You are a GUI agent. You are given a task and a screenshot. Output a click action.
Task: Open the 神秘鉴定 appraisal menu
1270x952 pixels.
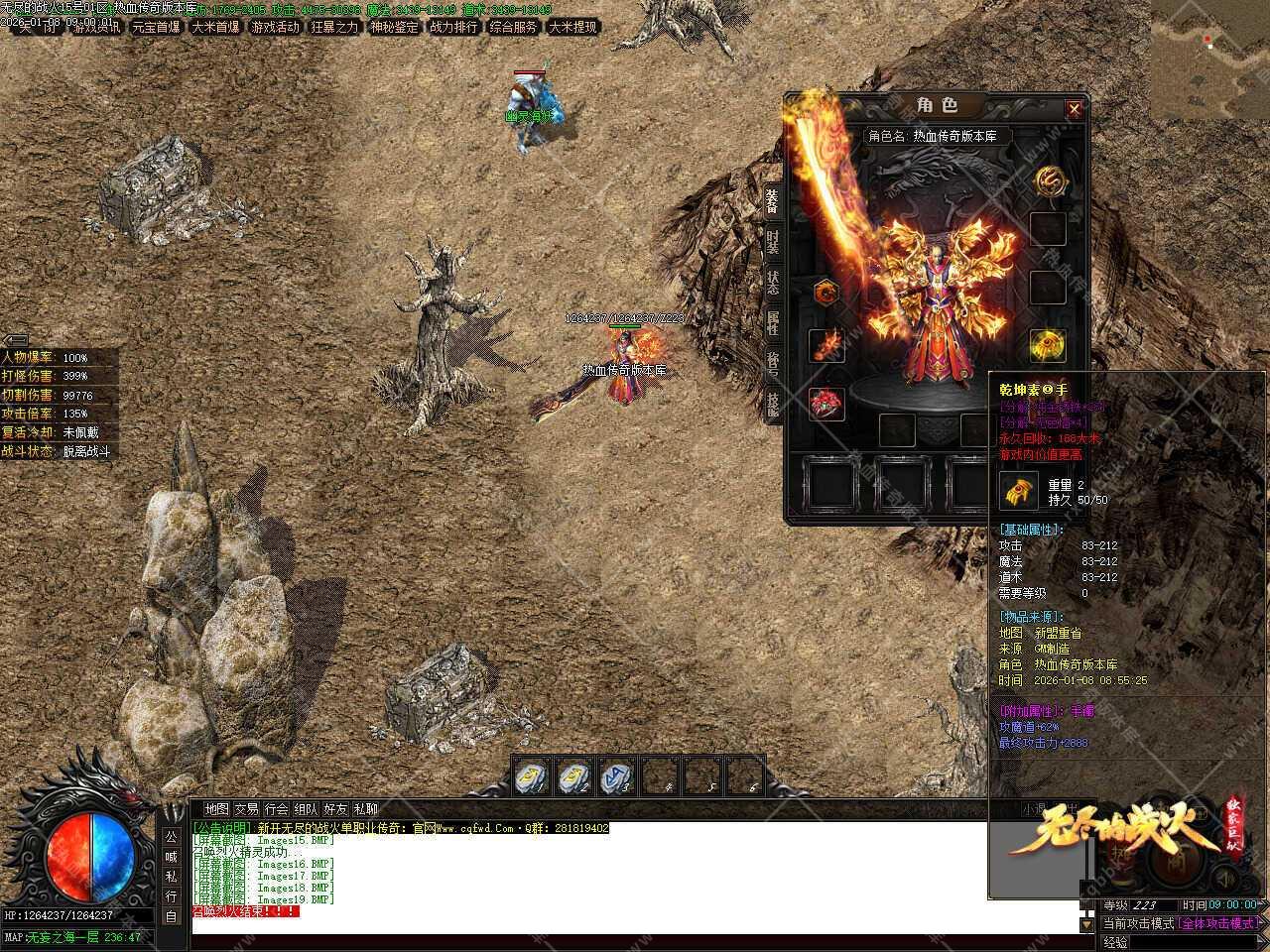[x=394, y=27]
